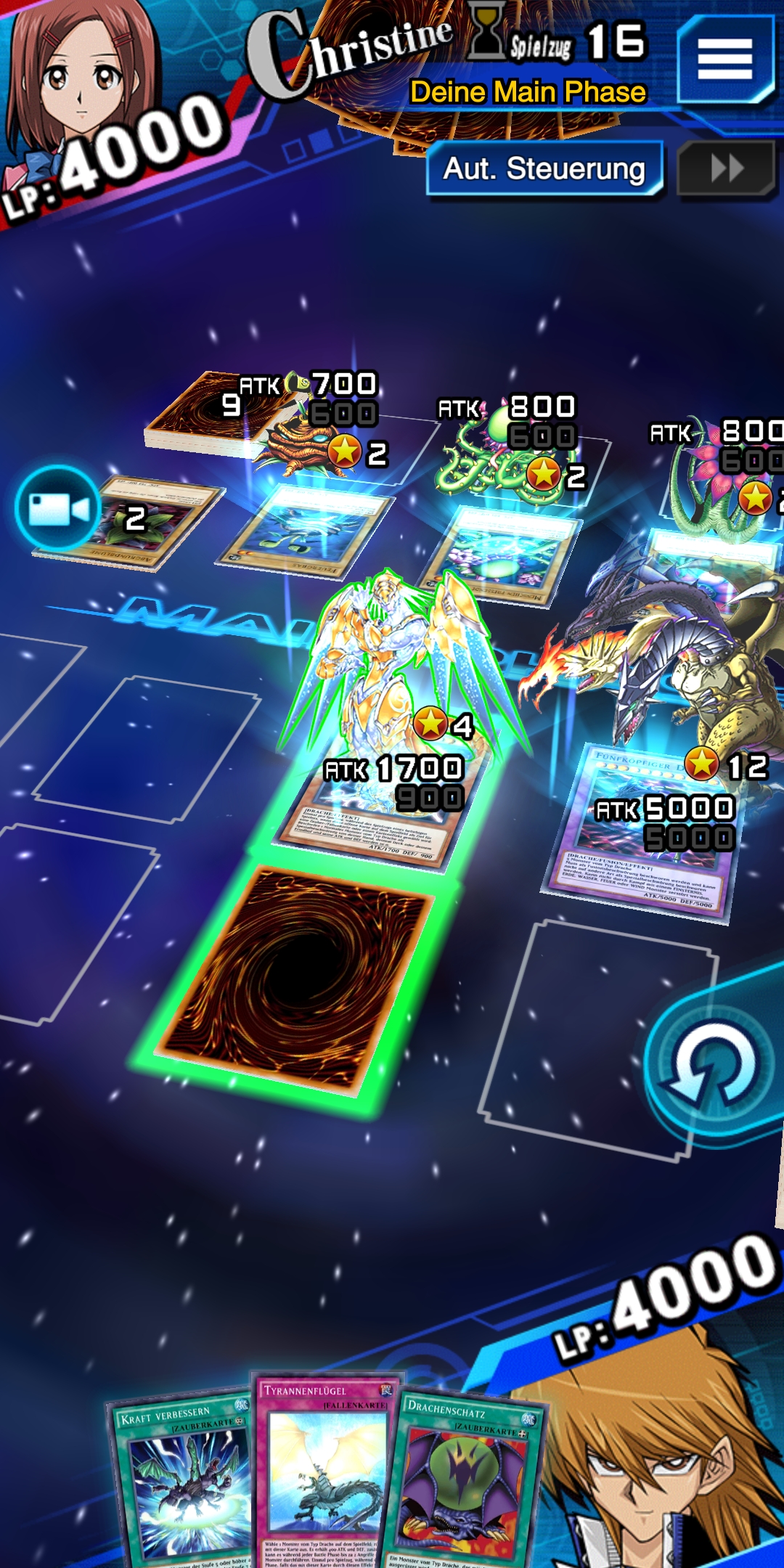Toggle the Aut. Steuerung button

544,169
